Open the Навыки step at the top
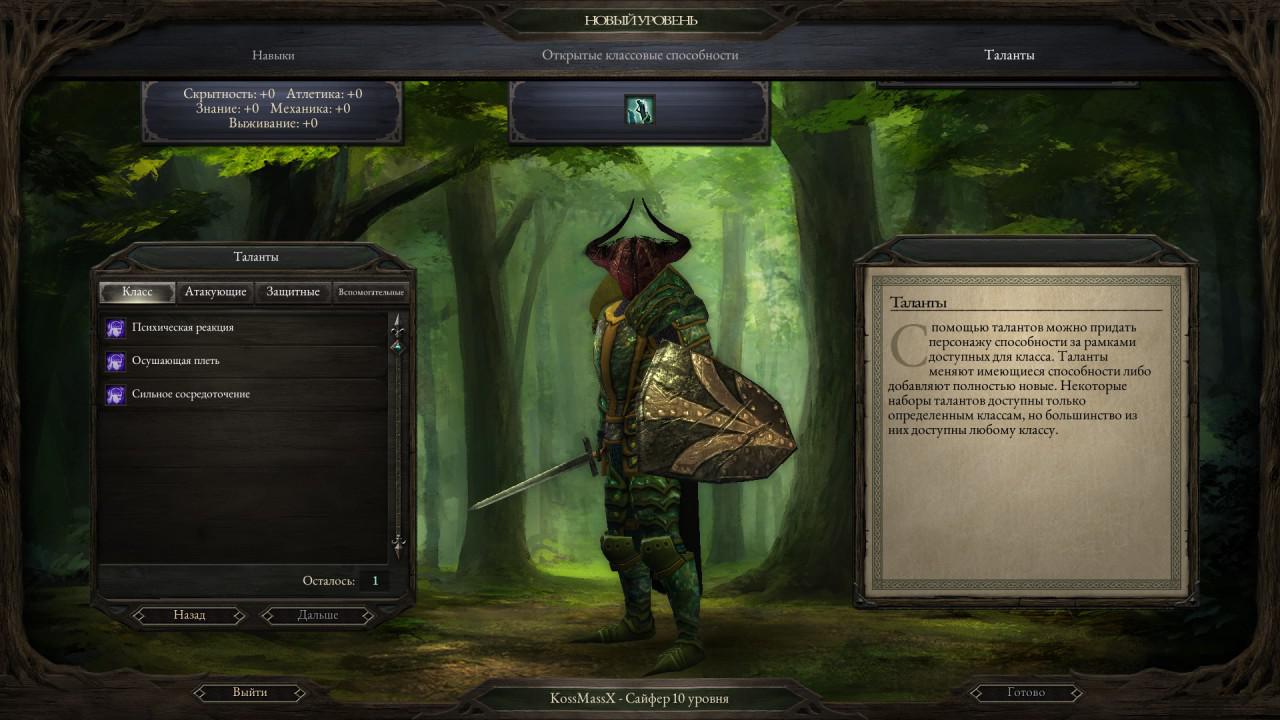 [273, 55]
